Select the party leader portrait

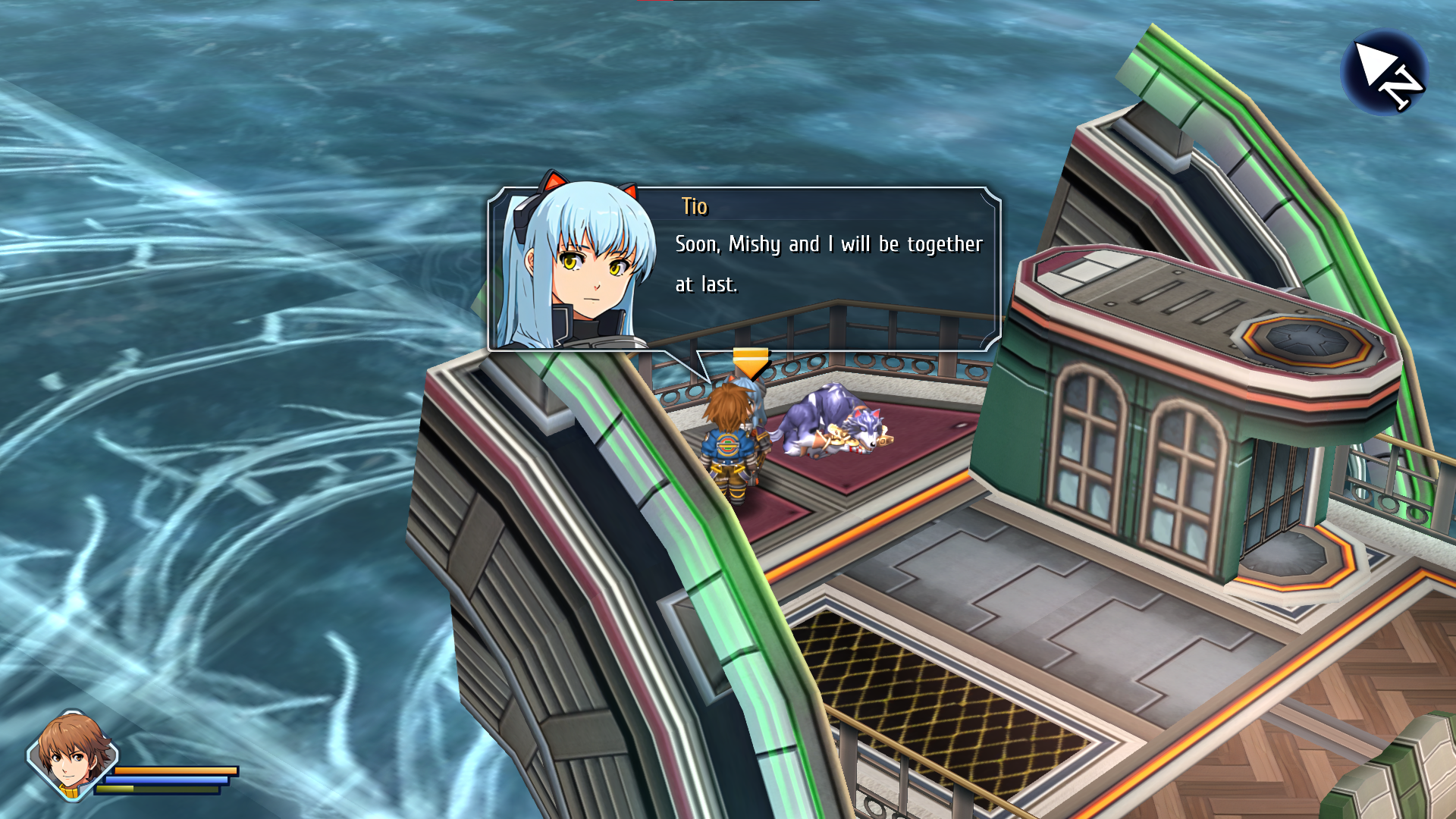coord(72,754)
